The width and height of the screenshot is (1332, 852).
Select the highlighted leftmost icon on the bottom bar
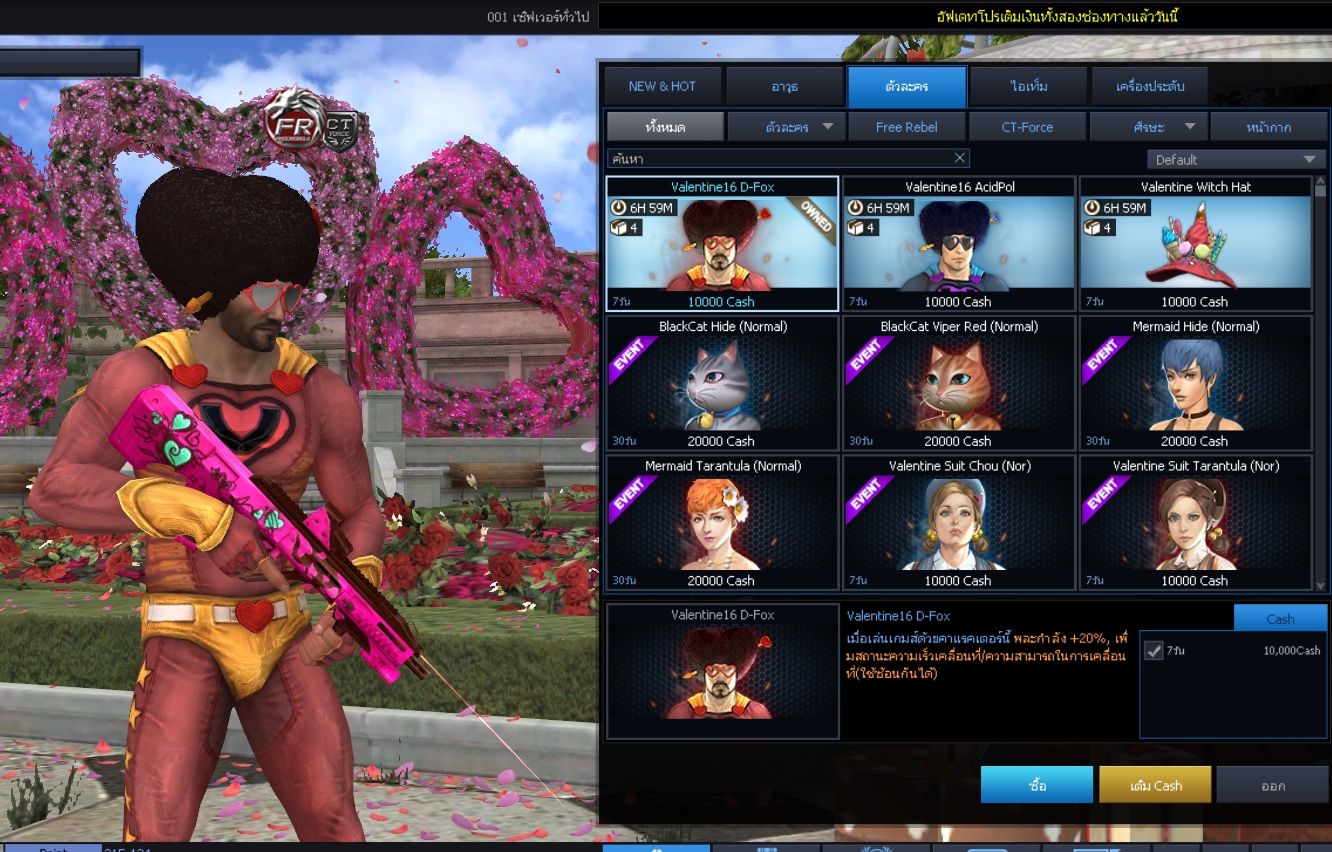point(655,848)
